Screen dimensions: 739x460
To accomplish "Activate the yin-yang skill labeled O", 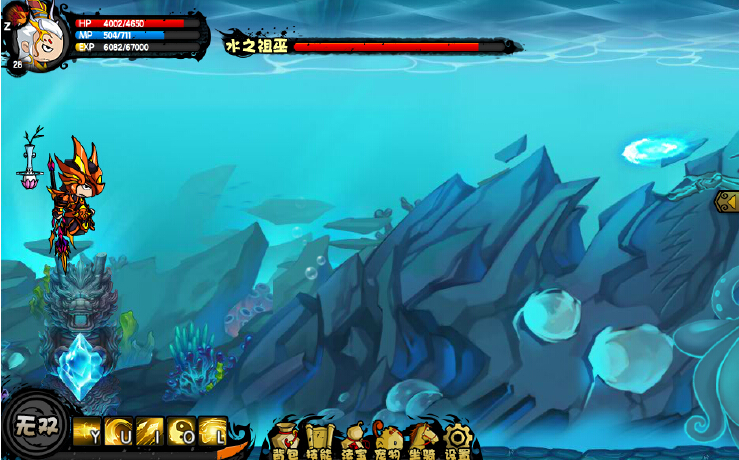I will click(x=181, y=430).
